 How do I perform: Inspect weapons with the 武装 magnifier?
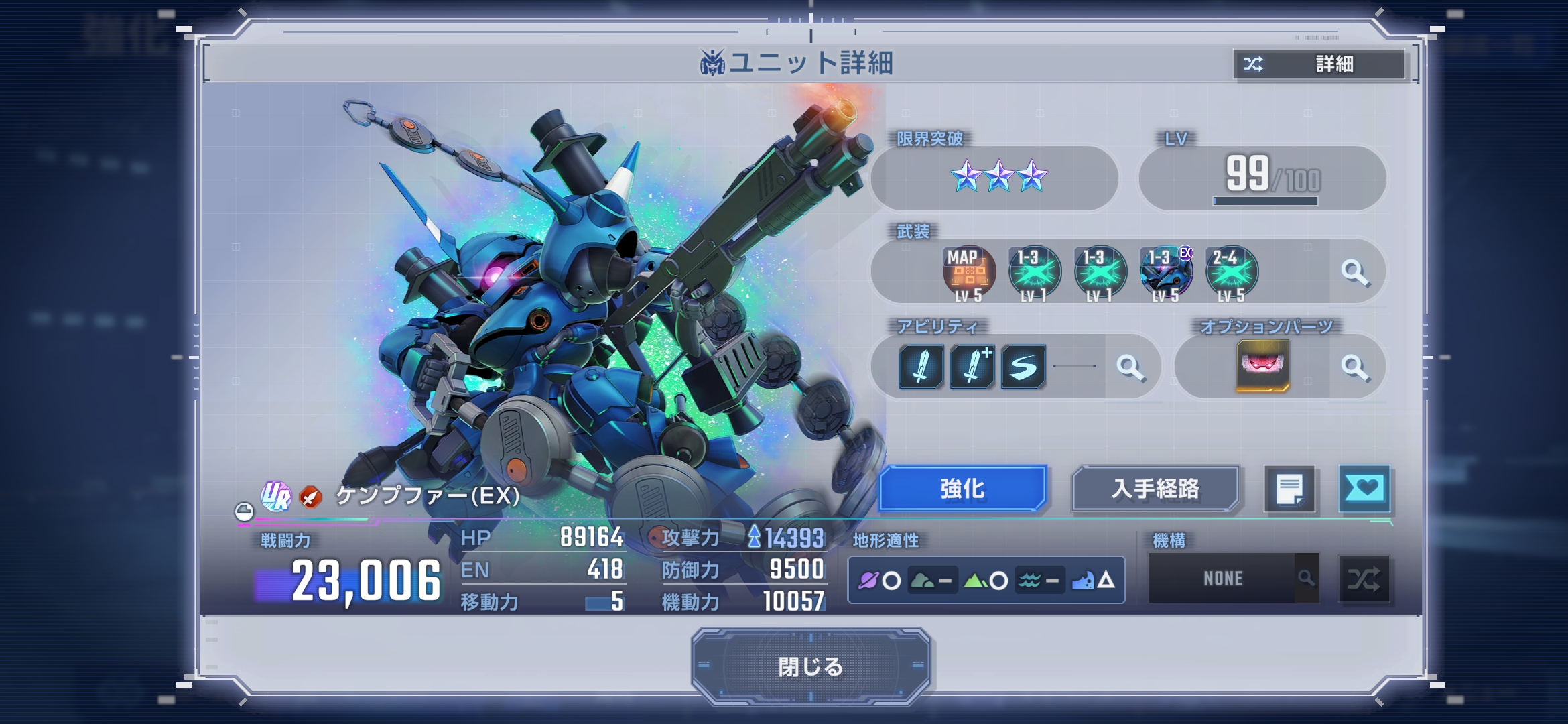coord(1355,273)
